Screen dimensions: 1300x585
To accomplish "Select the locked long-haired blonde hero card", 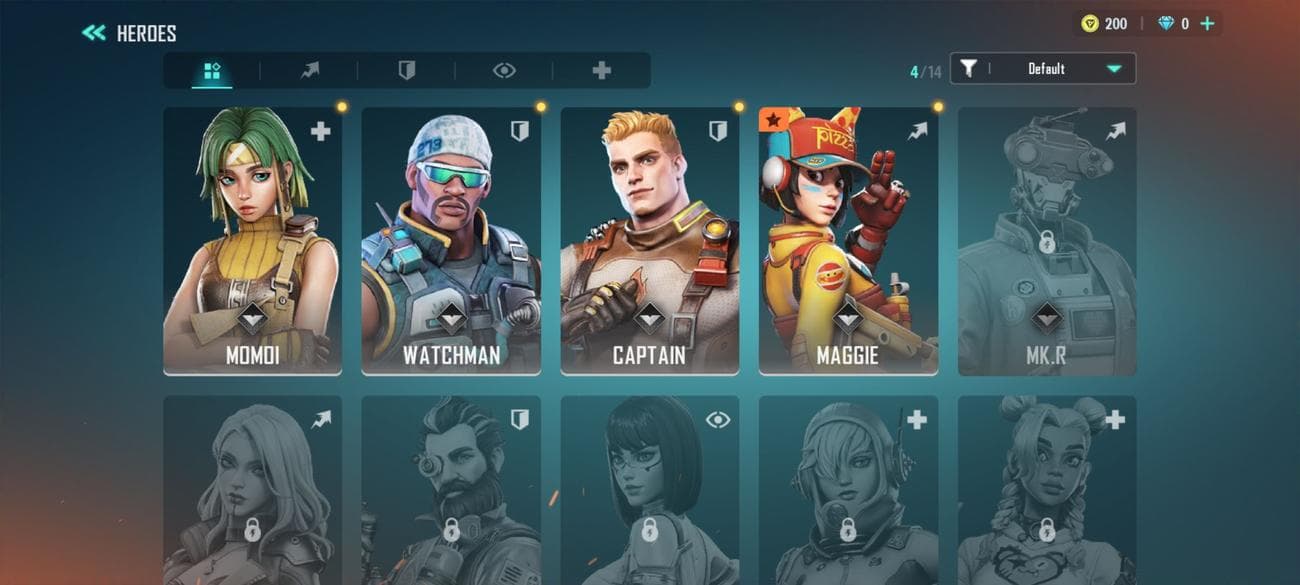I will click(252, 490).
